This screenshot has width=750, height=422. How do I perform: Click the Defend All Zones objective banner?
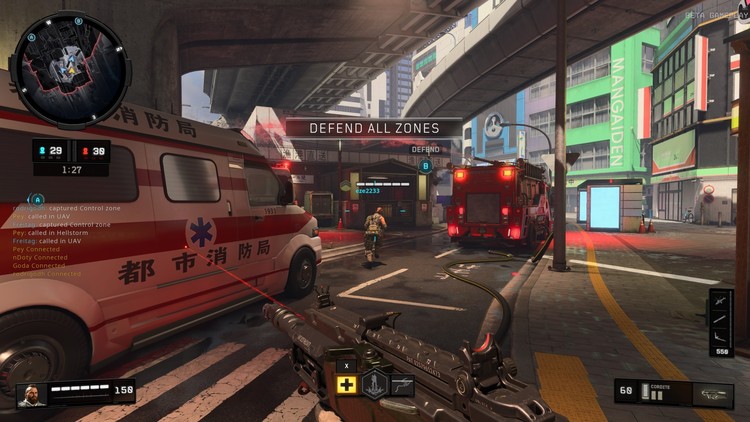pos(374,128)
